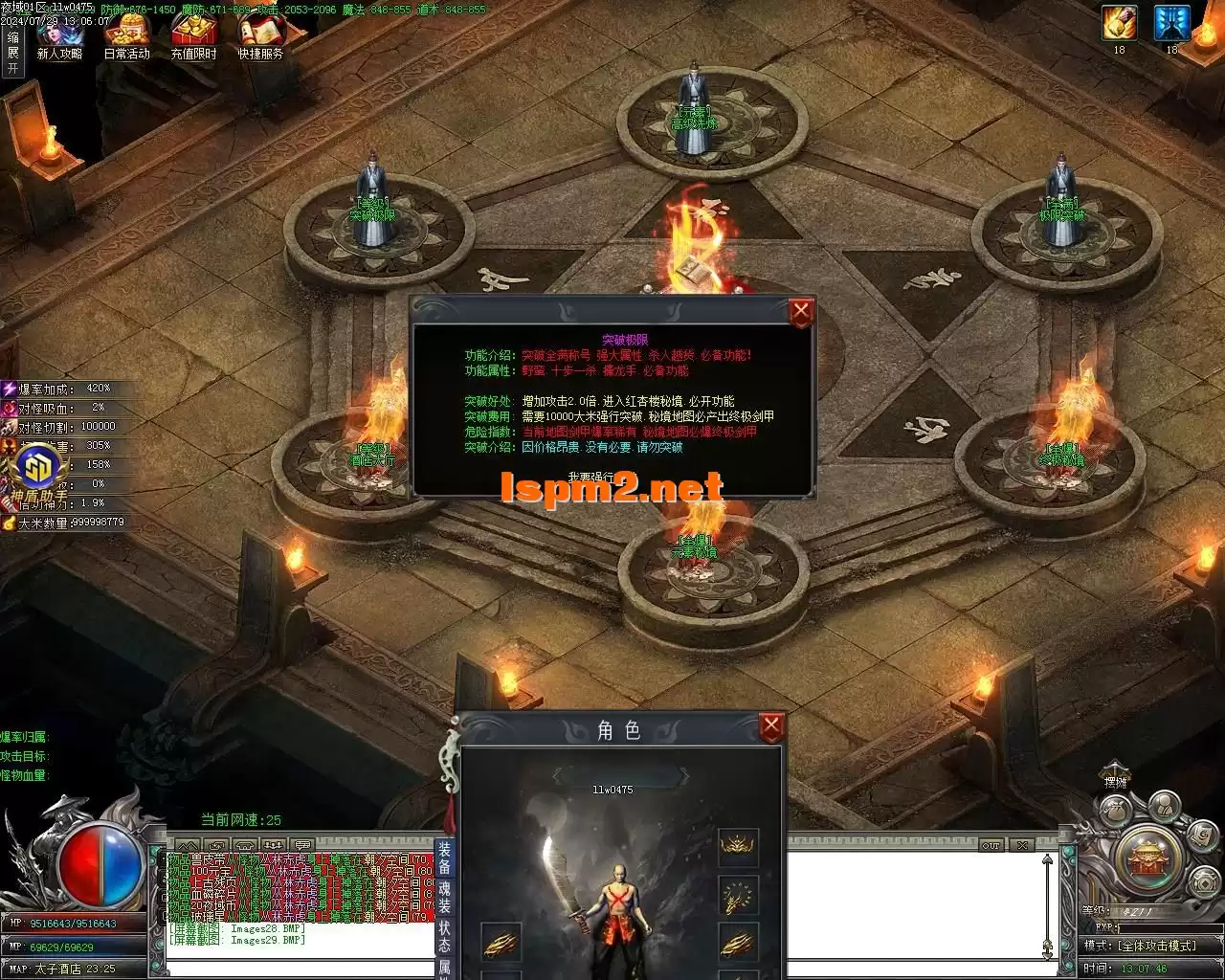Activate the golden scroll buff icon
The width and height of the screenshot is (1225, 980).
[x=1119, y=23]
